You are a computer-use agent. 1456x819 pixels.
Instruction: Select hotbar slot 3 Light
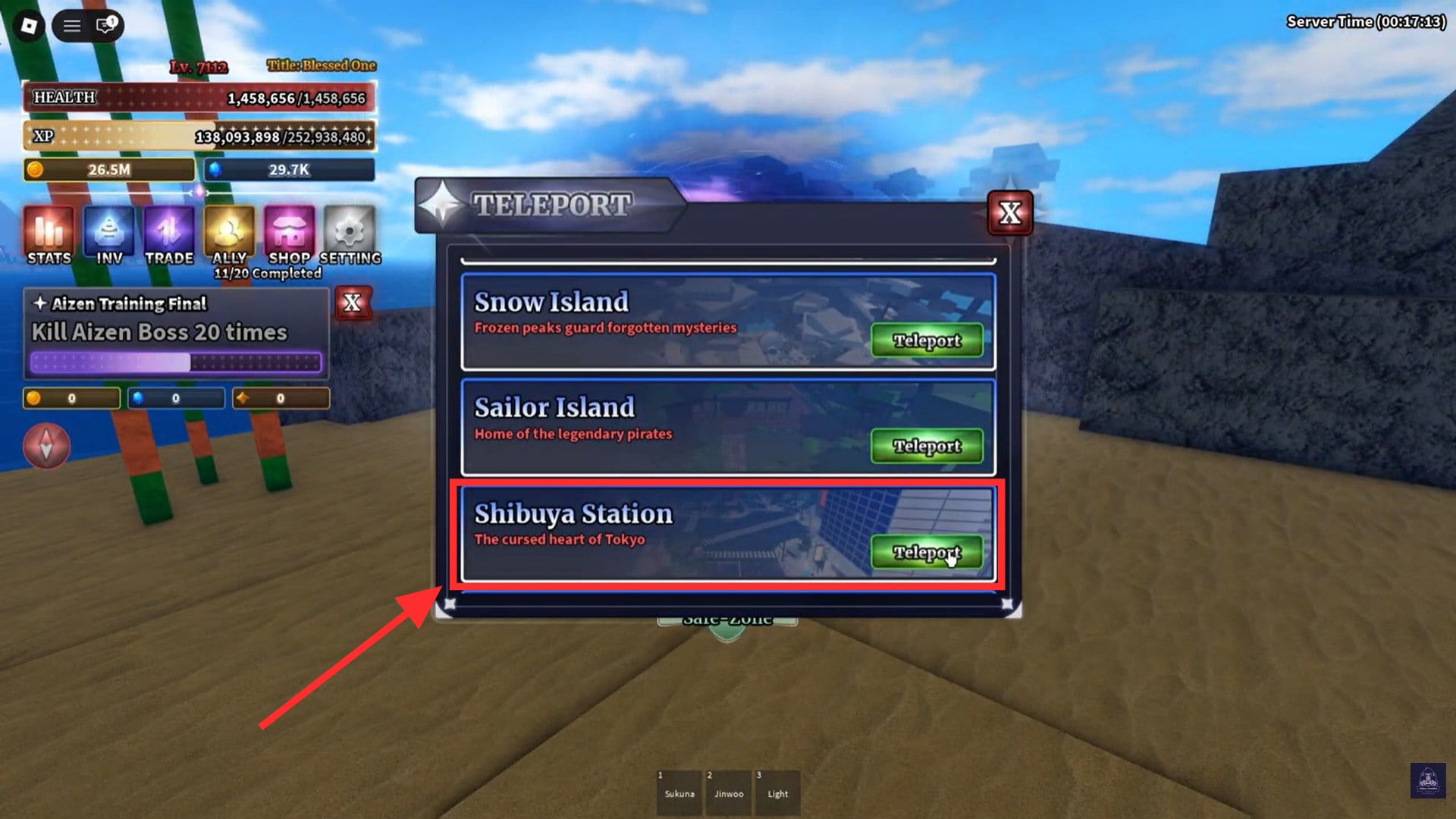(777, 792)
